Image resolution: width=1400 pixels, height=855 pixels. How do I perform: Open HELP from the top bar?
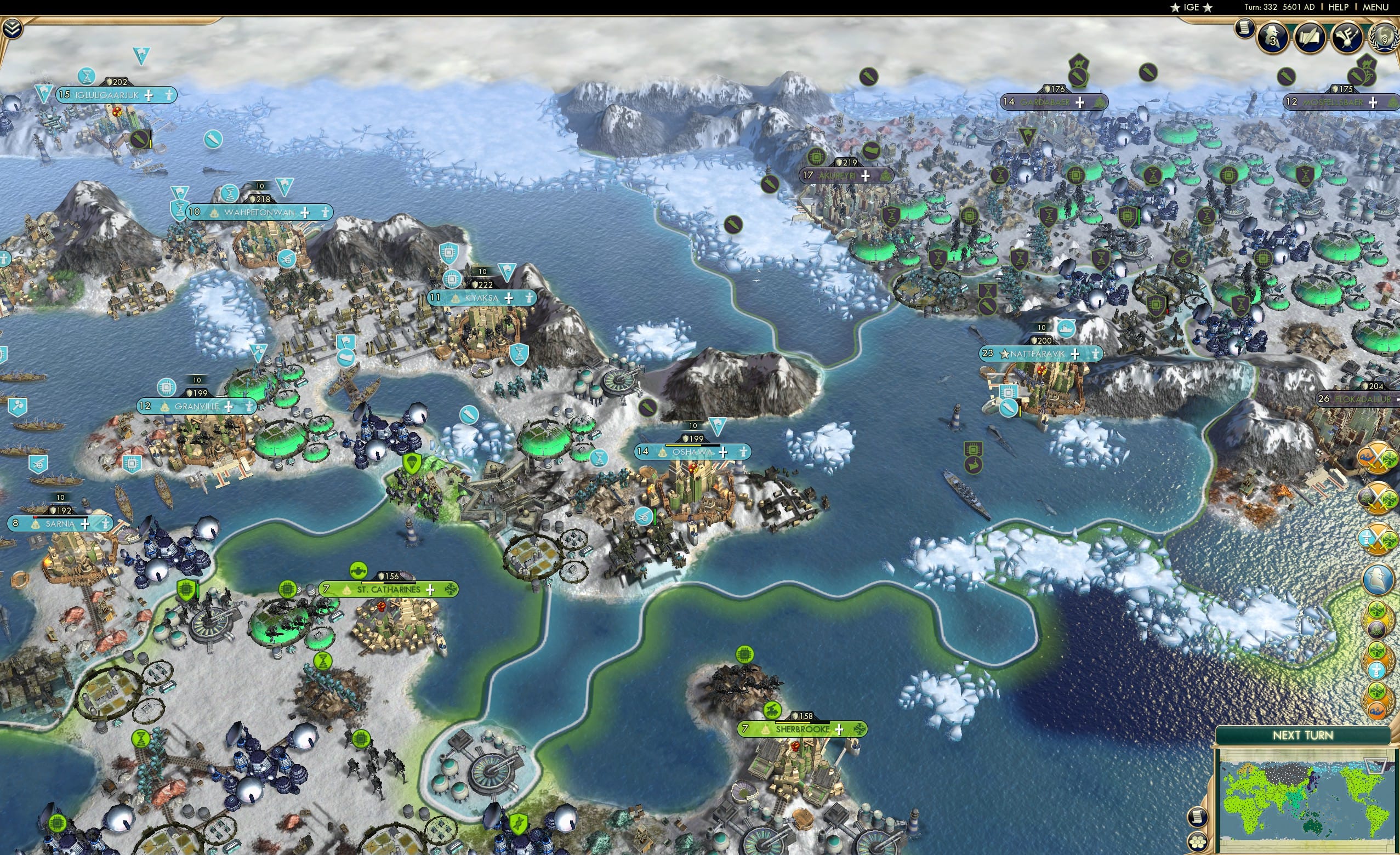click(x=1339, y=7)
